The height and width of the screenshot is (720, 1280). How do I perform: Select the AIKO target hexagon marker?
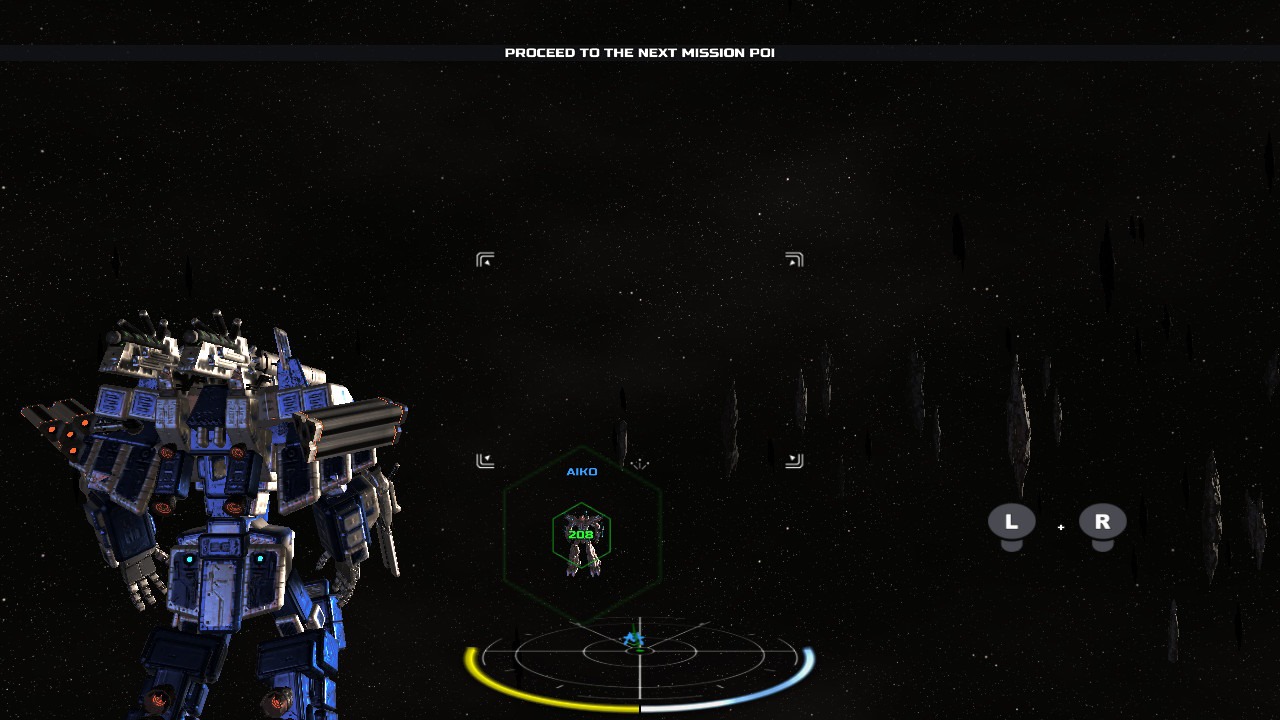click(581, 536)
